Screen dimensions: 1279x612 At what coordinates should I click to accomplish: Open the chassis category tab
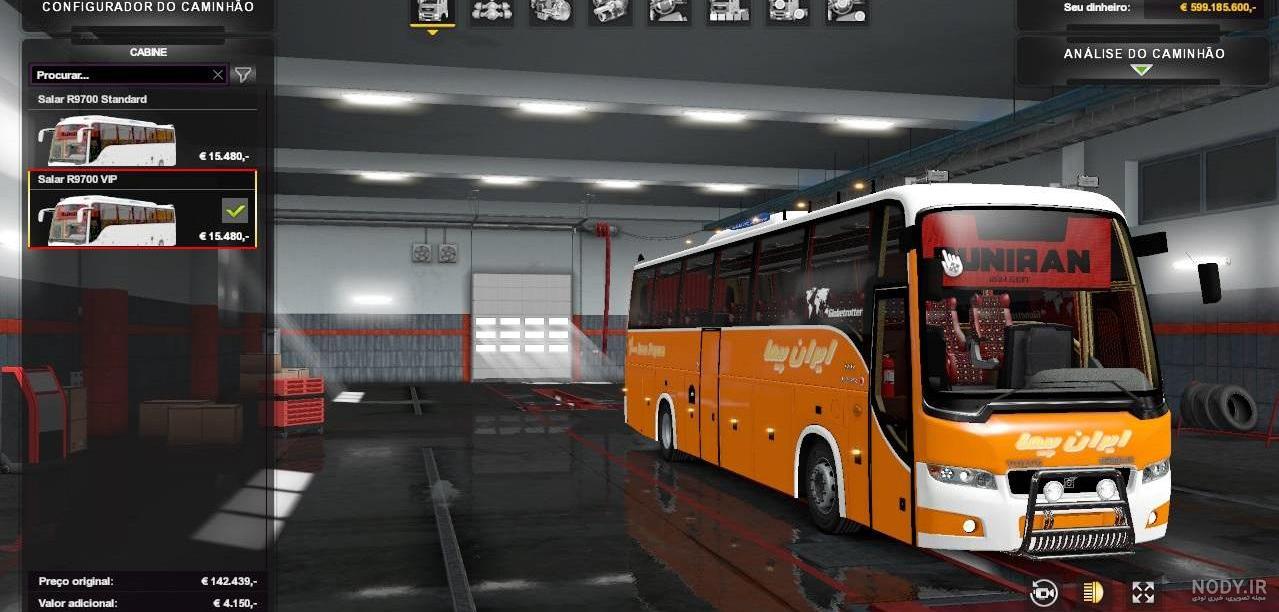[491, 11]
